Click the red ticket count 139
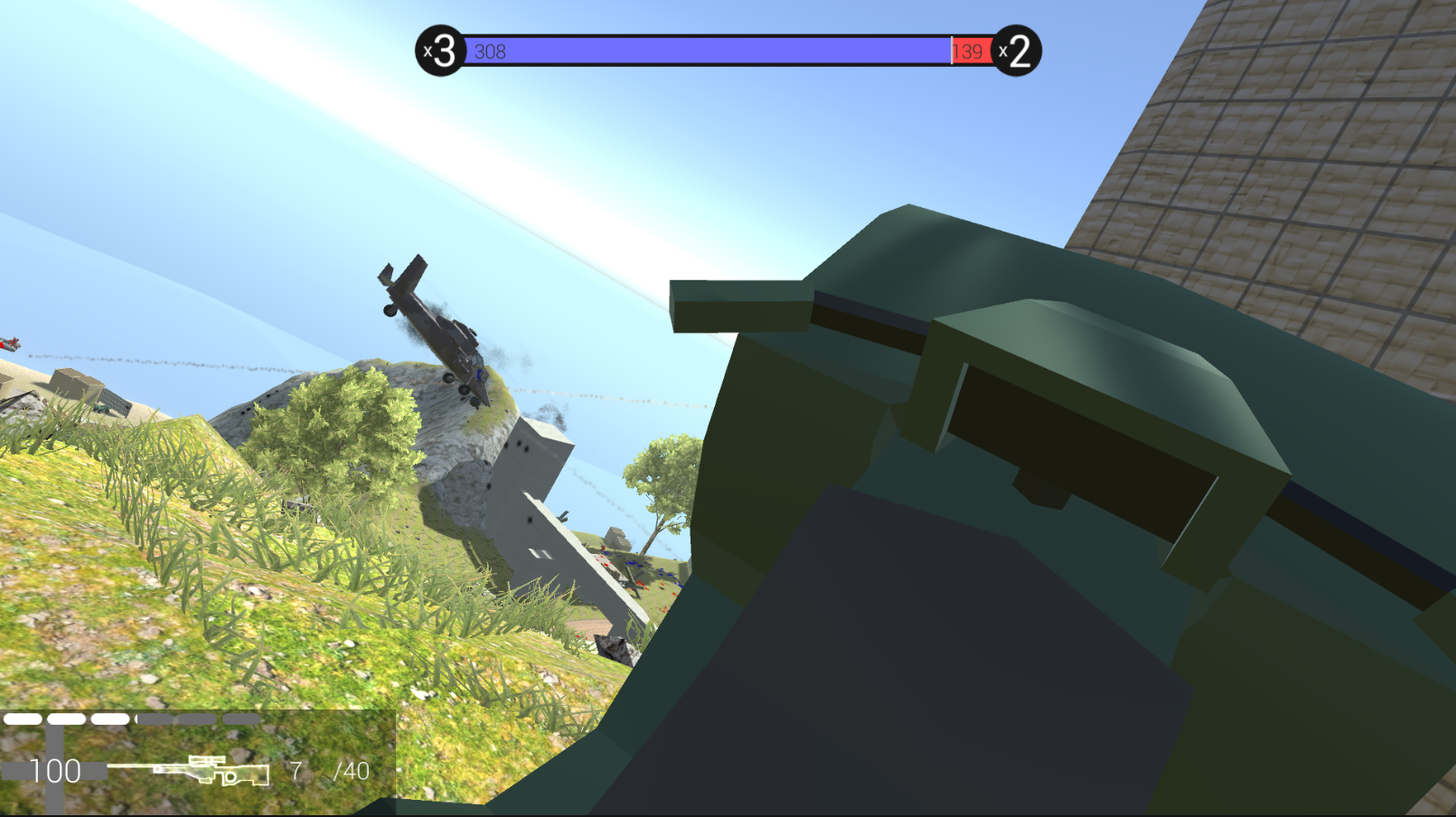This screenshot has width=1456, height=817. click(966, 51)
